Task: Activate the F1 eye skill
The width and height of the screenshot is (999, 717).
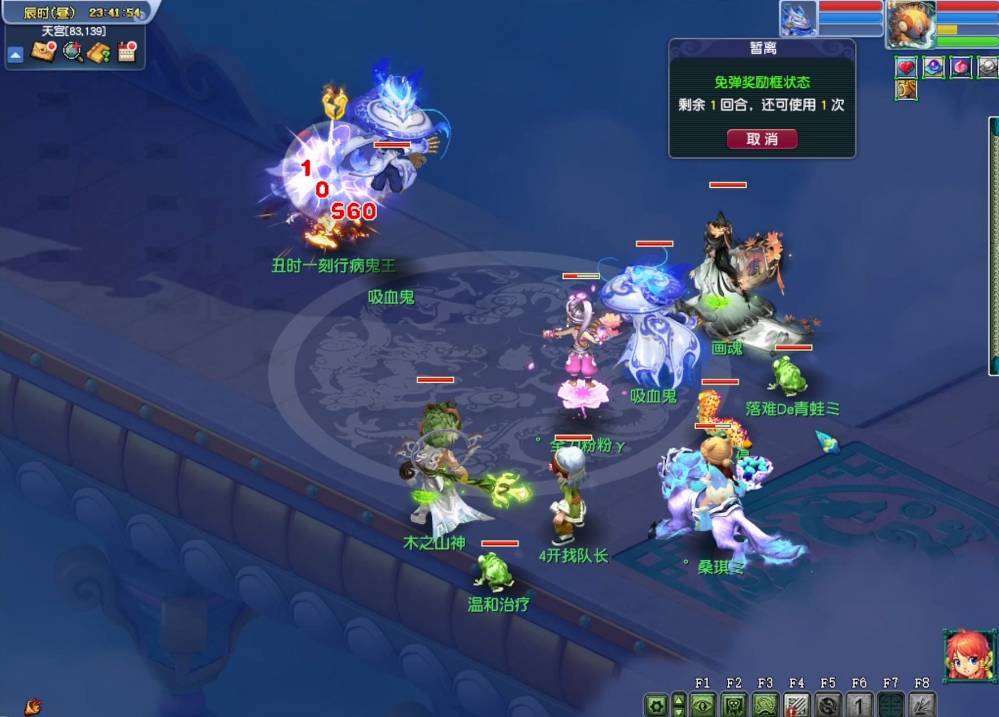Action: [702, 704]
